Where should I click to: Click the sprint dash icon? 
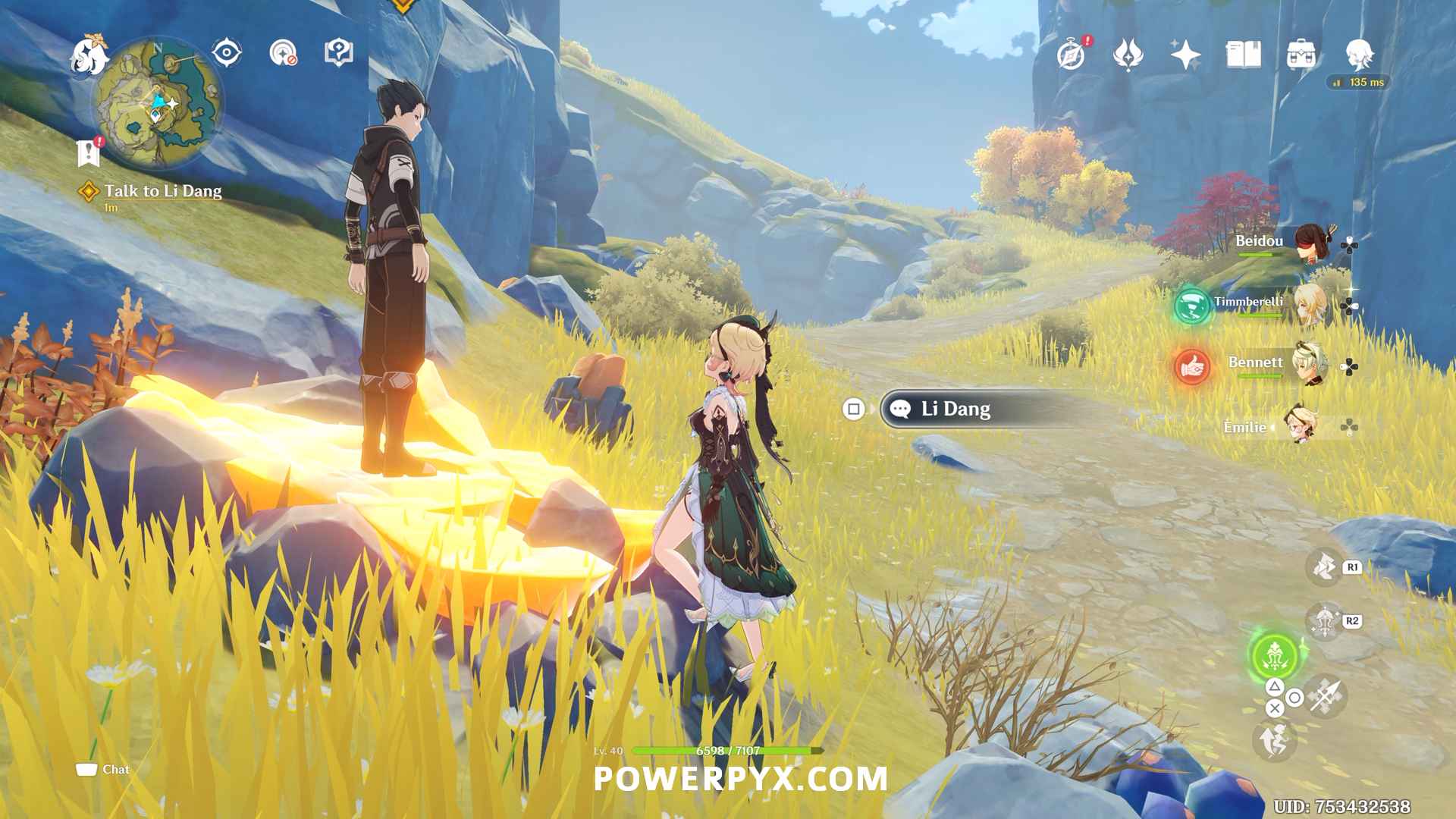(x=1274, y=740)
